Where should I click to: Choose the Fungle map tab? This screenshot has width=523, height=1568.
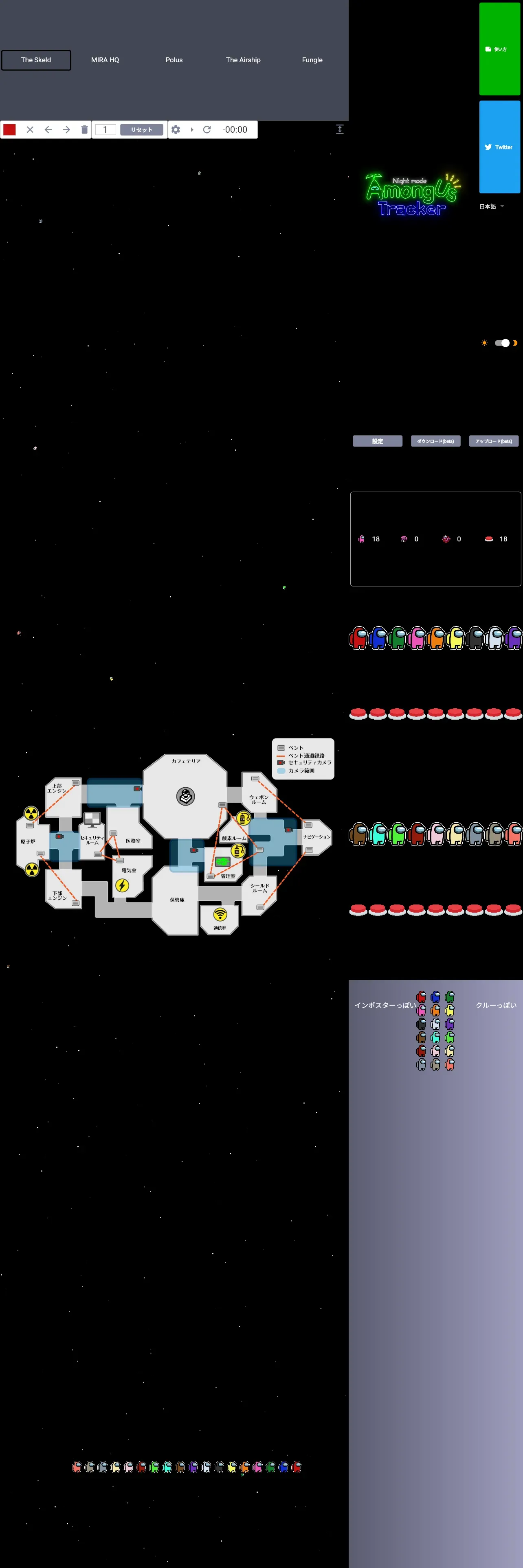pyautogui.click(x=312, y=60)
